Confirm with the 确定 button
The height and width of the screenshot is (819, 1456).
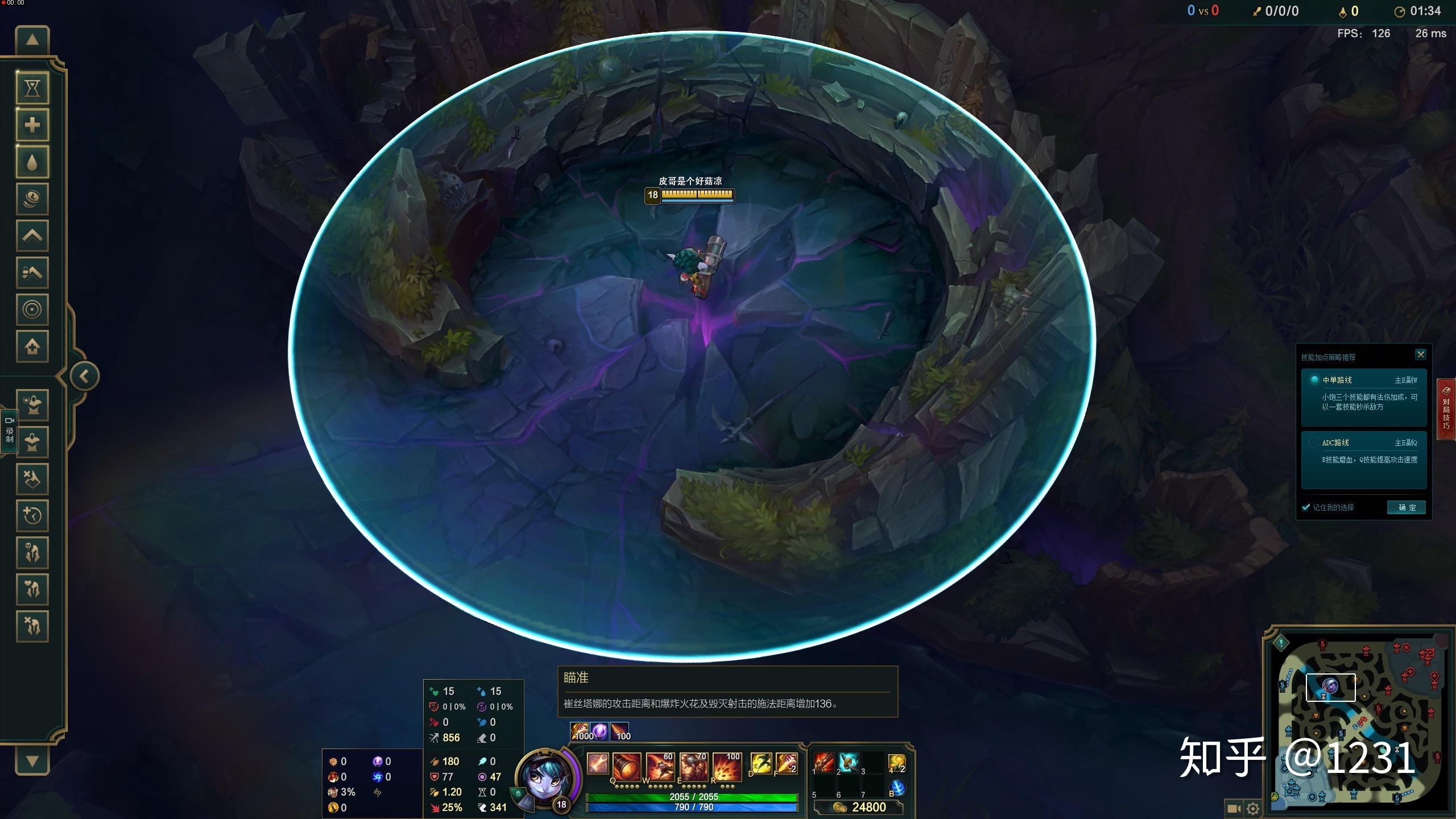(x=1407, y=507)
